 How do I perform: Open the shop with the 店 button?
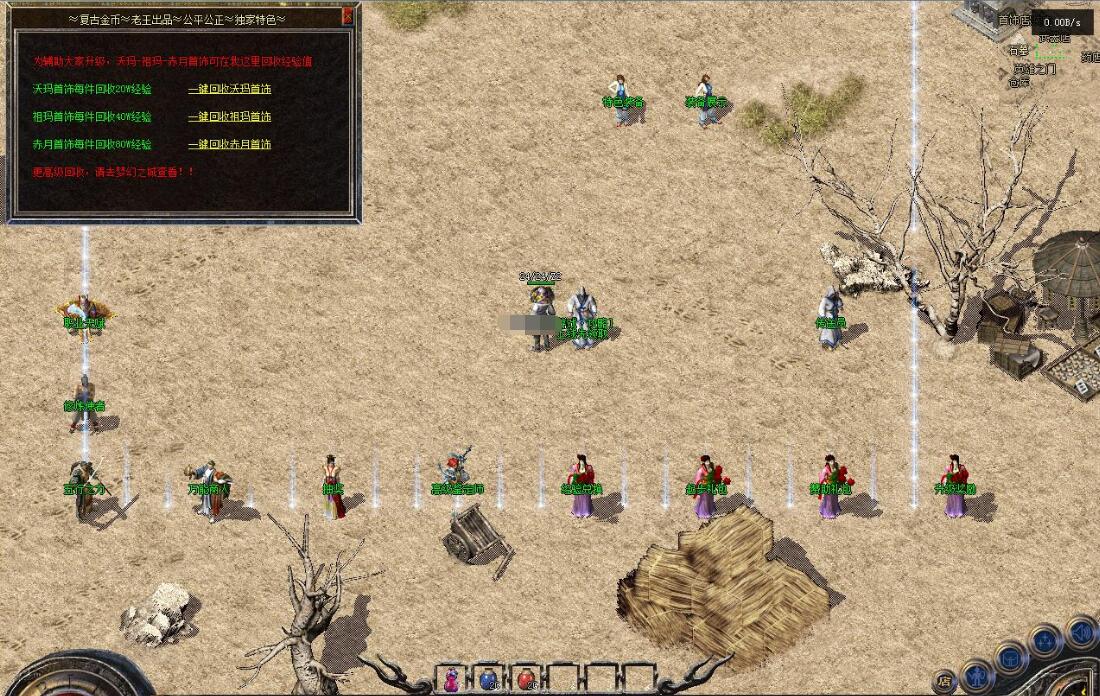(x=945, y=681)
